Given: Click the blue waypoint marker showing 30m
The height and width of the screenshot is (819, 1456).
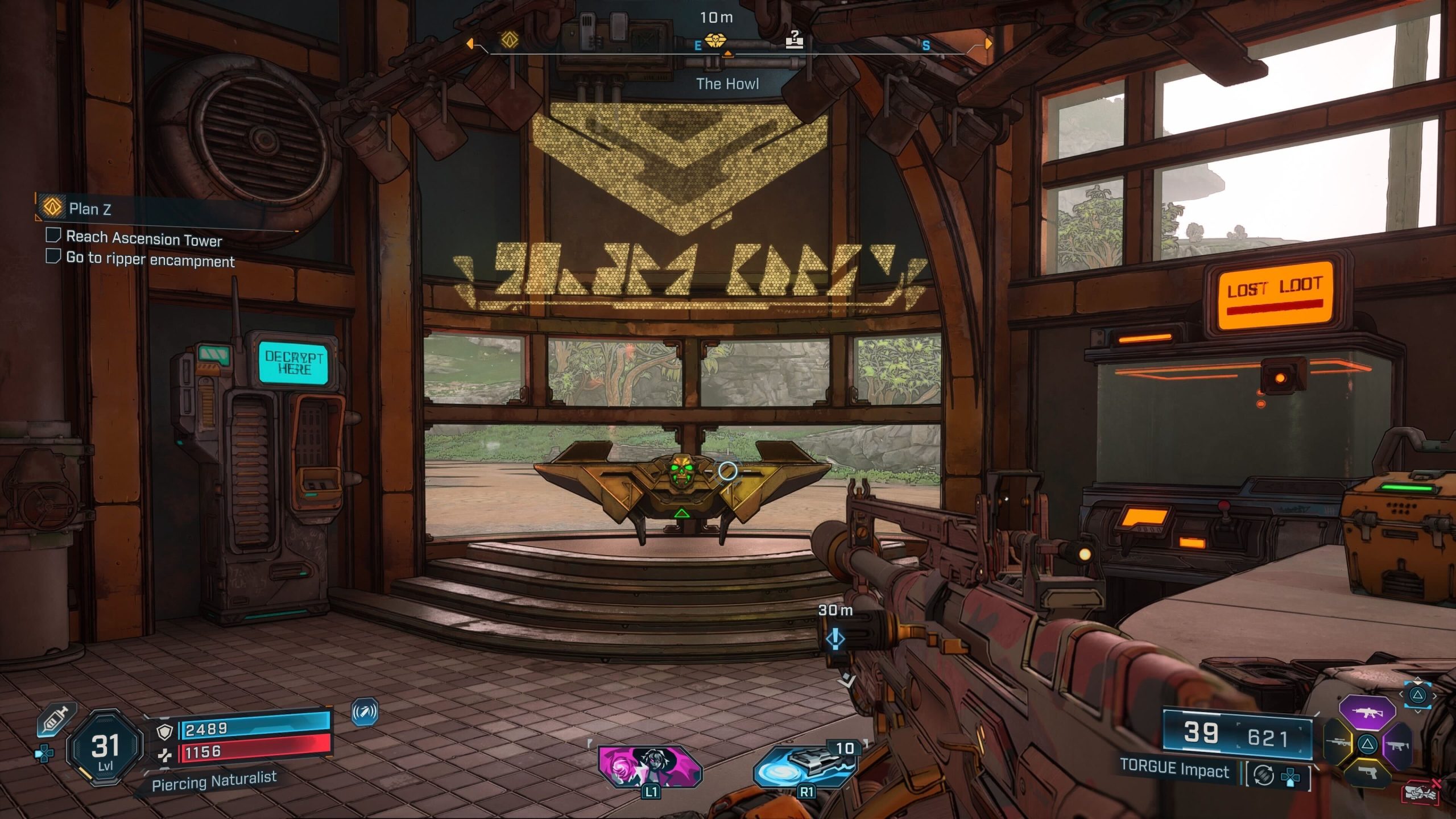Looking at the screenshot, I should click(x=835, y=639).
